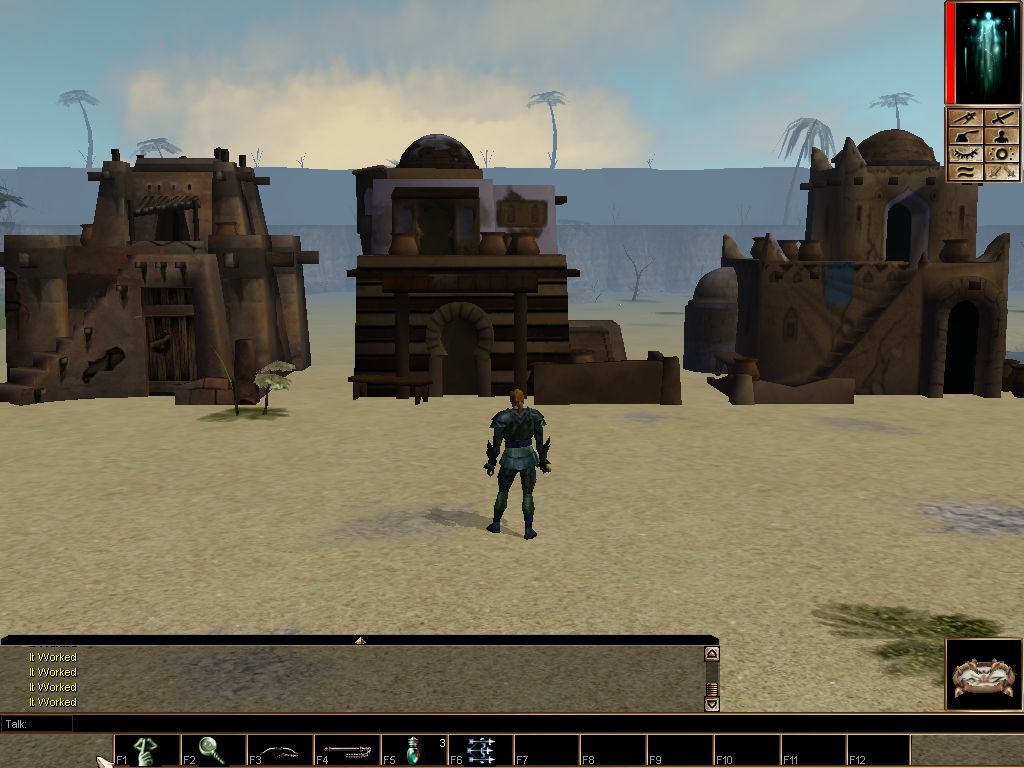Use the F2 magnifying glass quickslot
1024x768 pixels.
coord(213,750)
